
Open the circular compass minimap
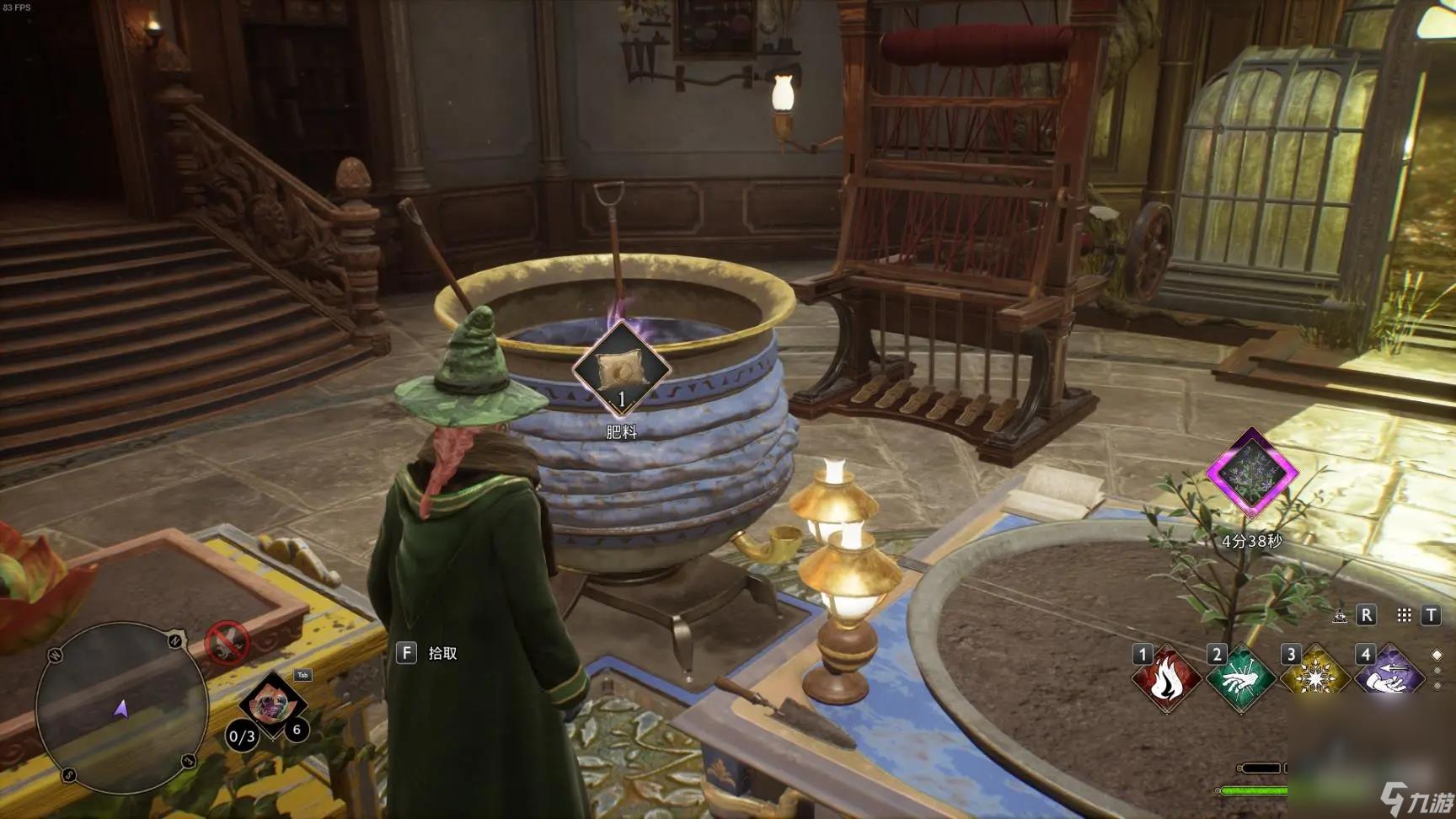121,708
